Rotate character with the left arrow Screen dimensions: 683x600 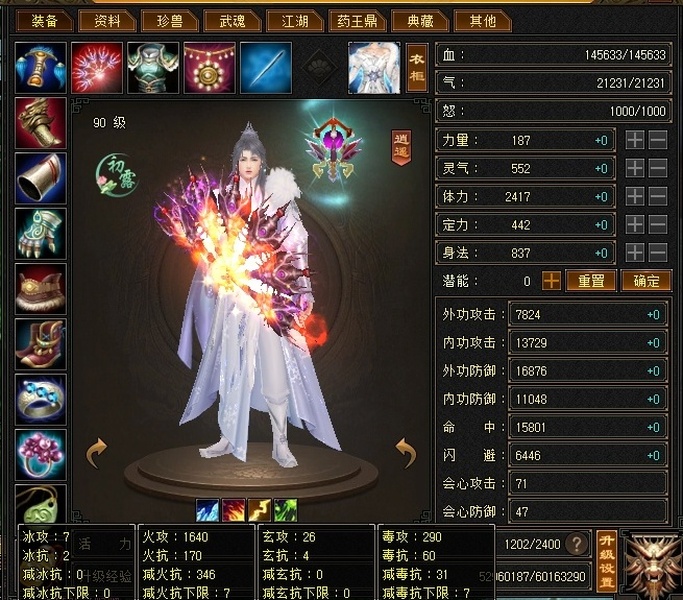(x=96, y=453)
